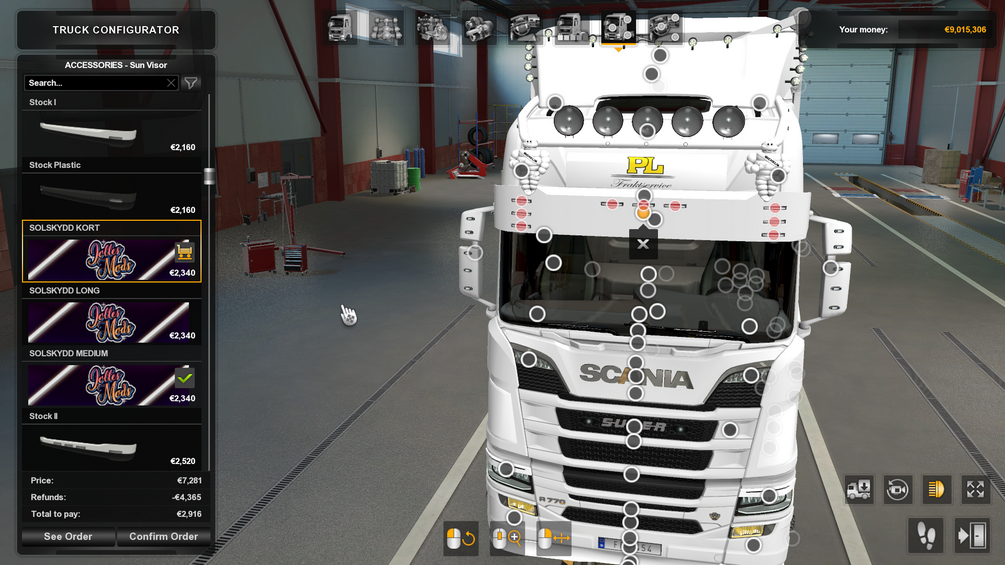1005x565 pixels.
Task: Open the See Order summary
Action: click(68, 537)
